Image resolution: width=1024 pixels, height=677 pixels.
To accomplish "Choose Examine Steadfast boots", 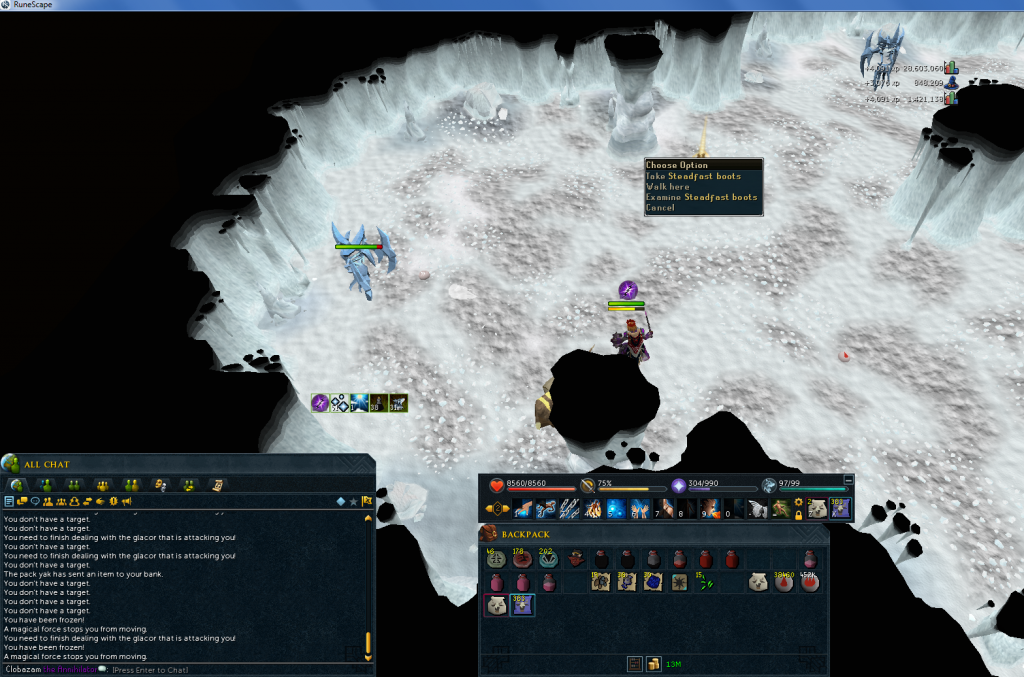I will tap(701, 197).
